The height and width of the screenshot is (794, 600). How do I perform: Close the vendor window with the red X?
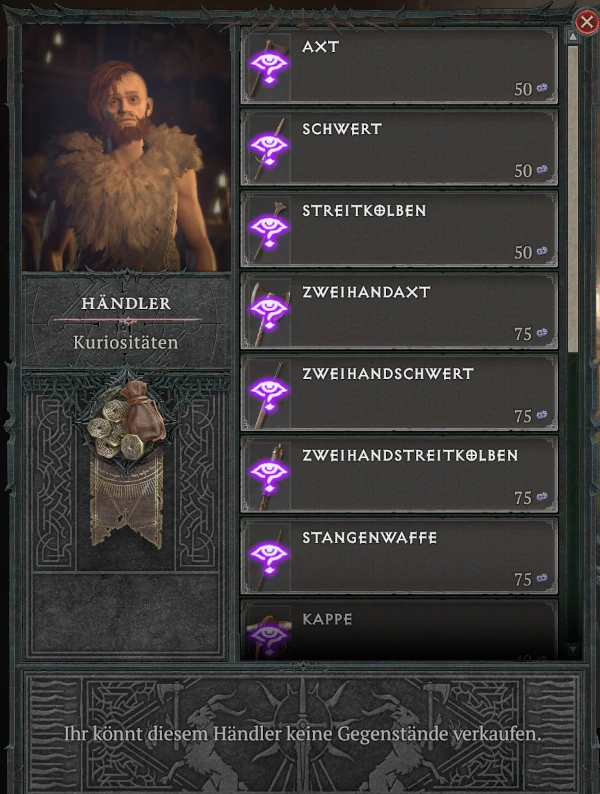click(x=587, y=21)
